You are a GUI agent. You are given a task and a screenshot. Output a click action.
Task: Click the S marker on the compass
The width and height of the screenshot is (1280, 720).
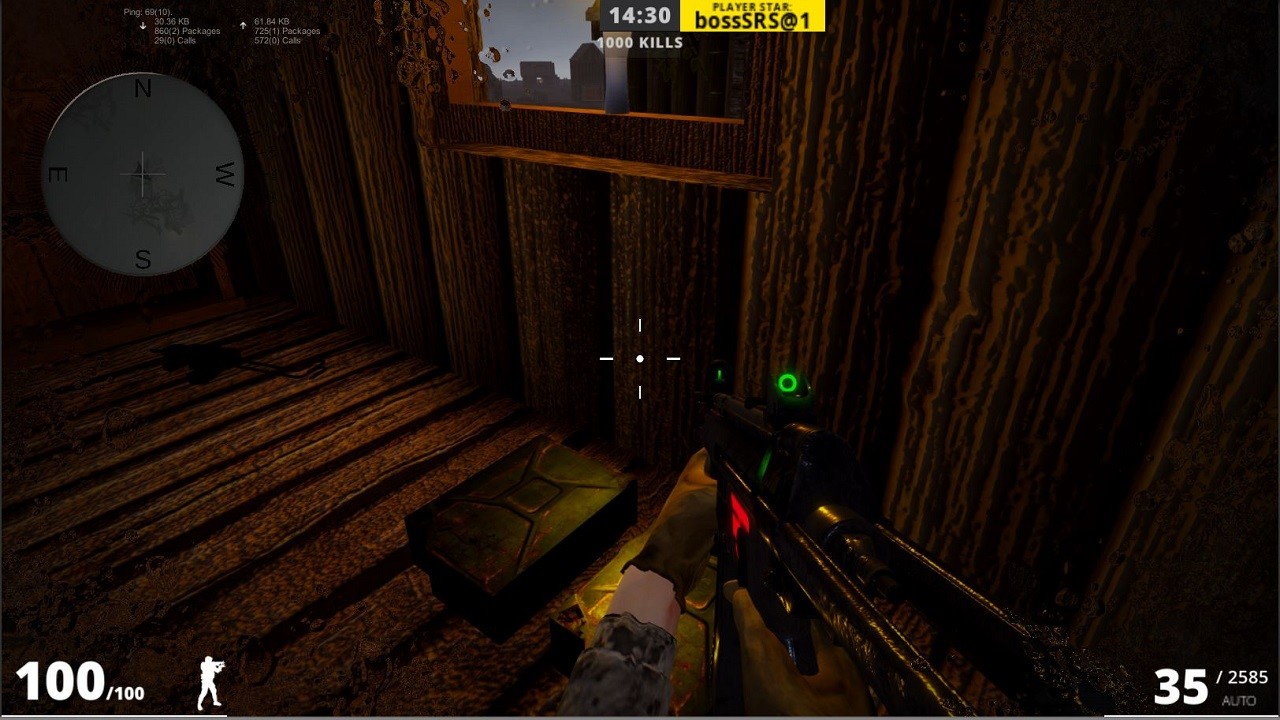tap(142, 259)
